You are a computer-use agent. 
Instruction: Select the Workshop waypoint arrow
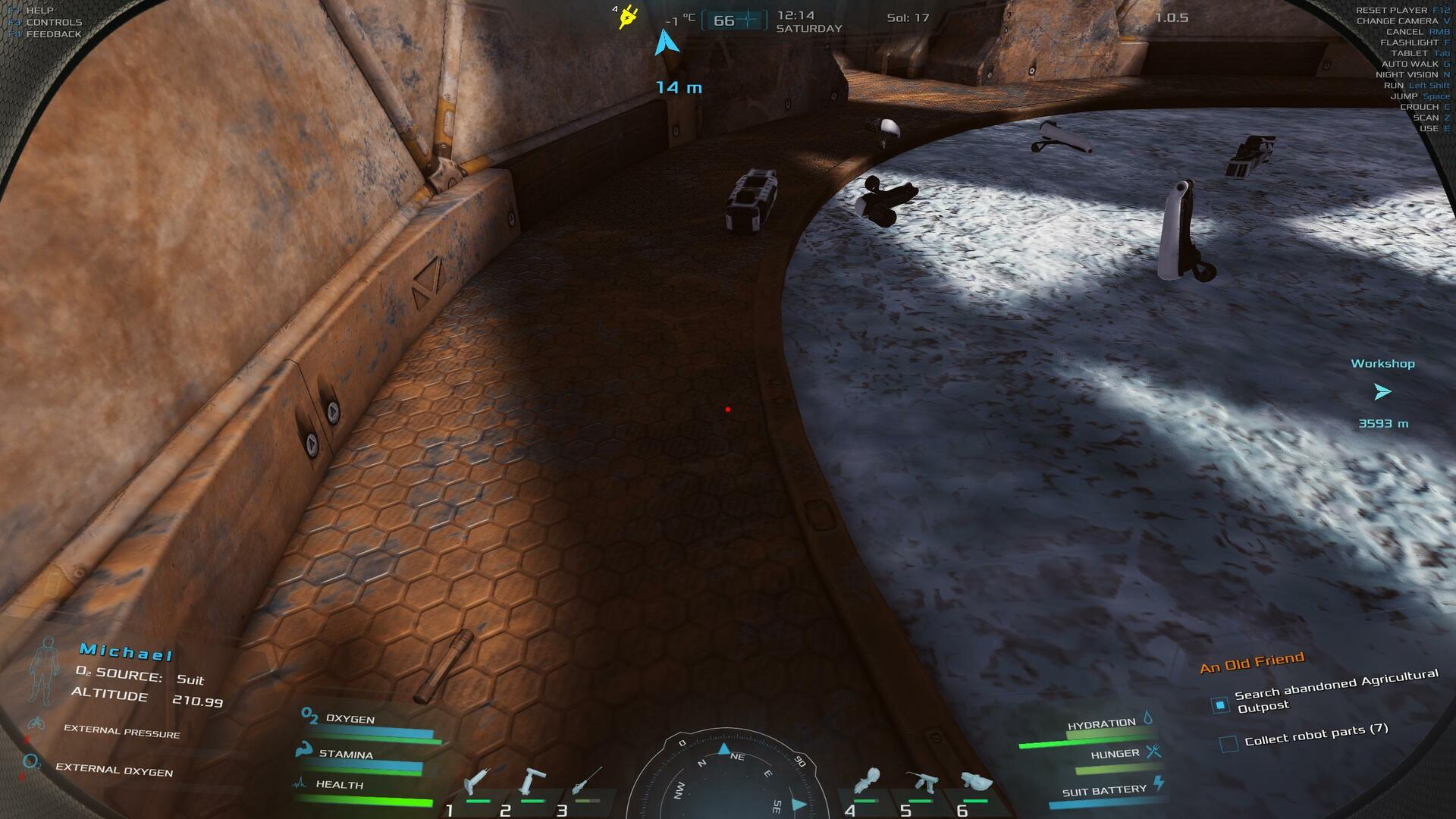[x=1382, y=392]
